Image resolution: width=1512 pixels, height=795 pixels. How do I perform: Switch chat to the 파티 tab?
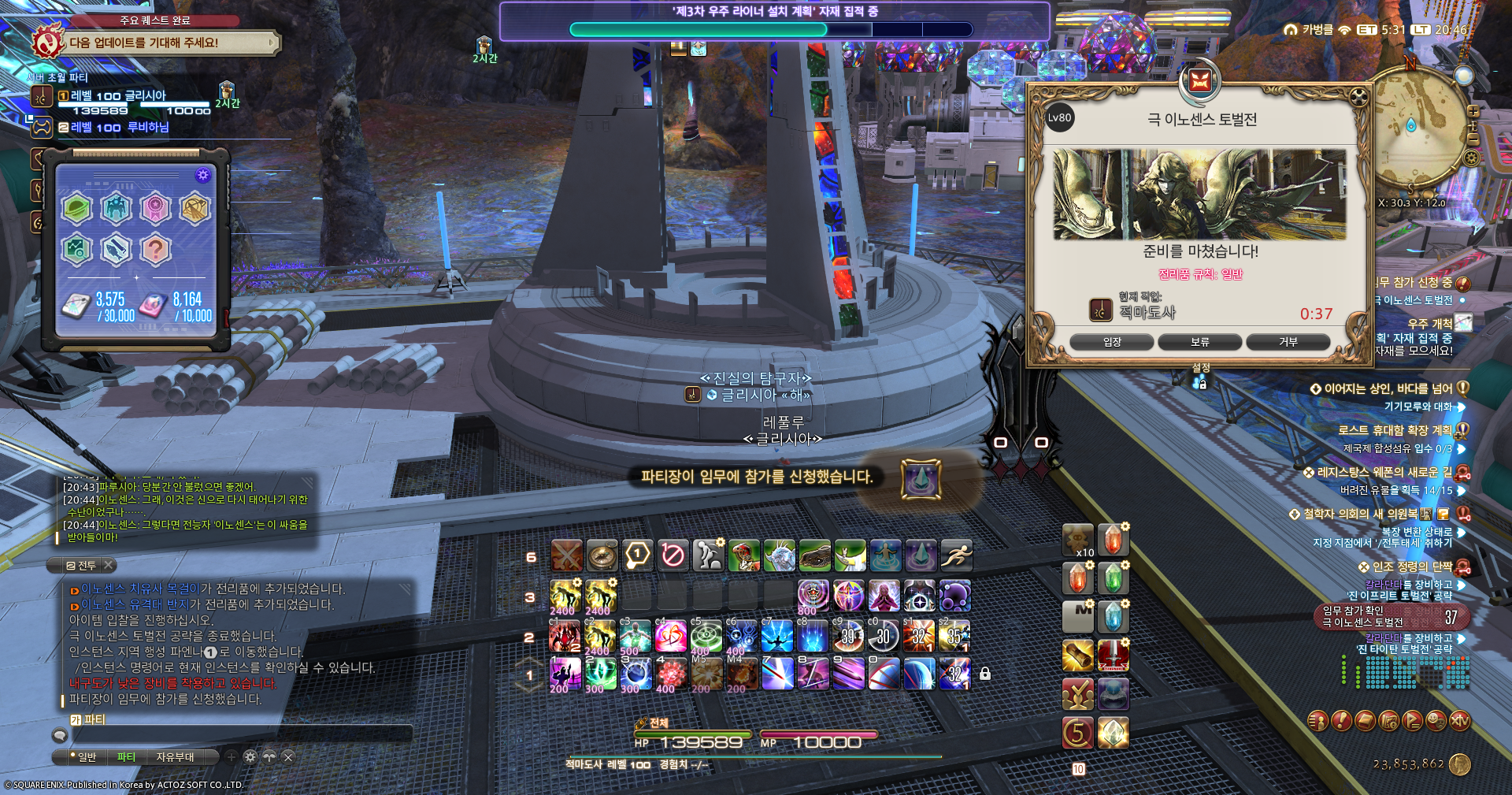pos(126,757)
